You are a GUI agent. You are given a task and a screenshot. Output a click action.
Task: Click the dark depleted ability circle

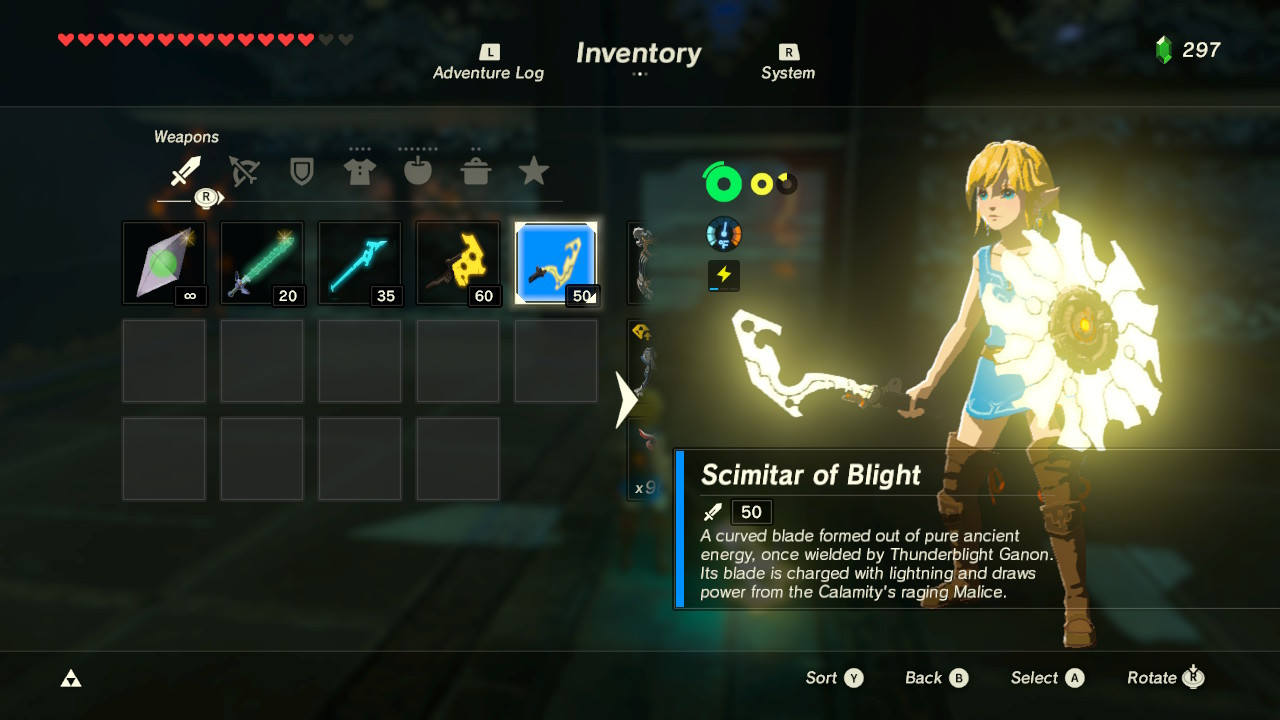(x=787, y=183)
